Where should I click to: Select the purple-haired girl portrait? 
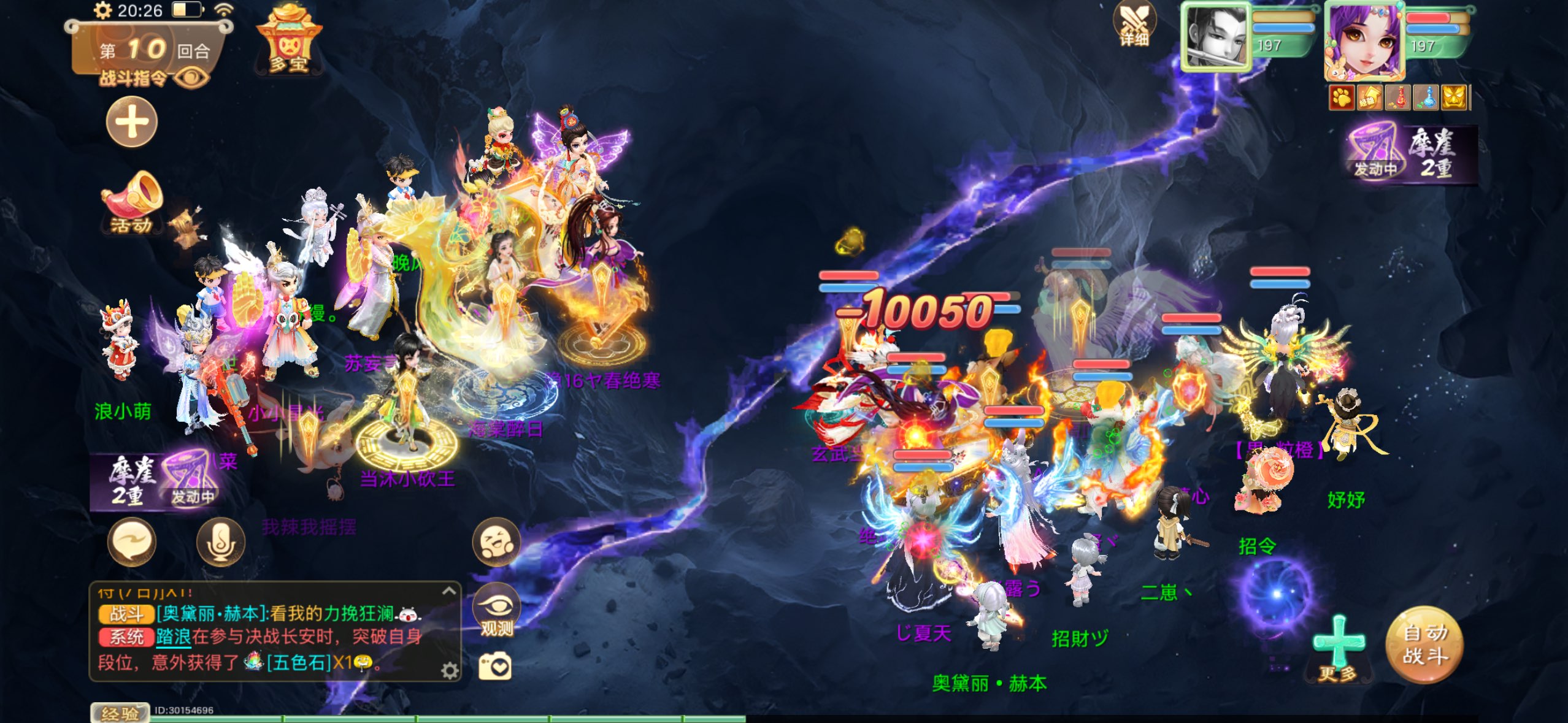tap(1366, 42)
